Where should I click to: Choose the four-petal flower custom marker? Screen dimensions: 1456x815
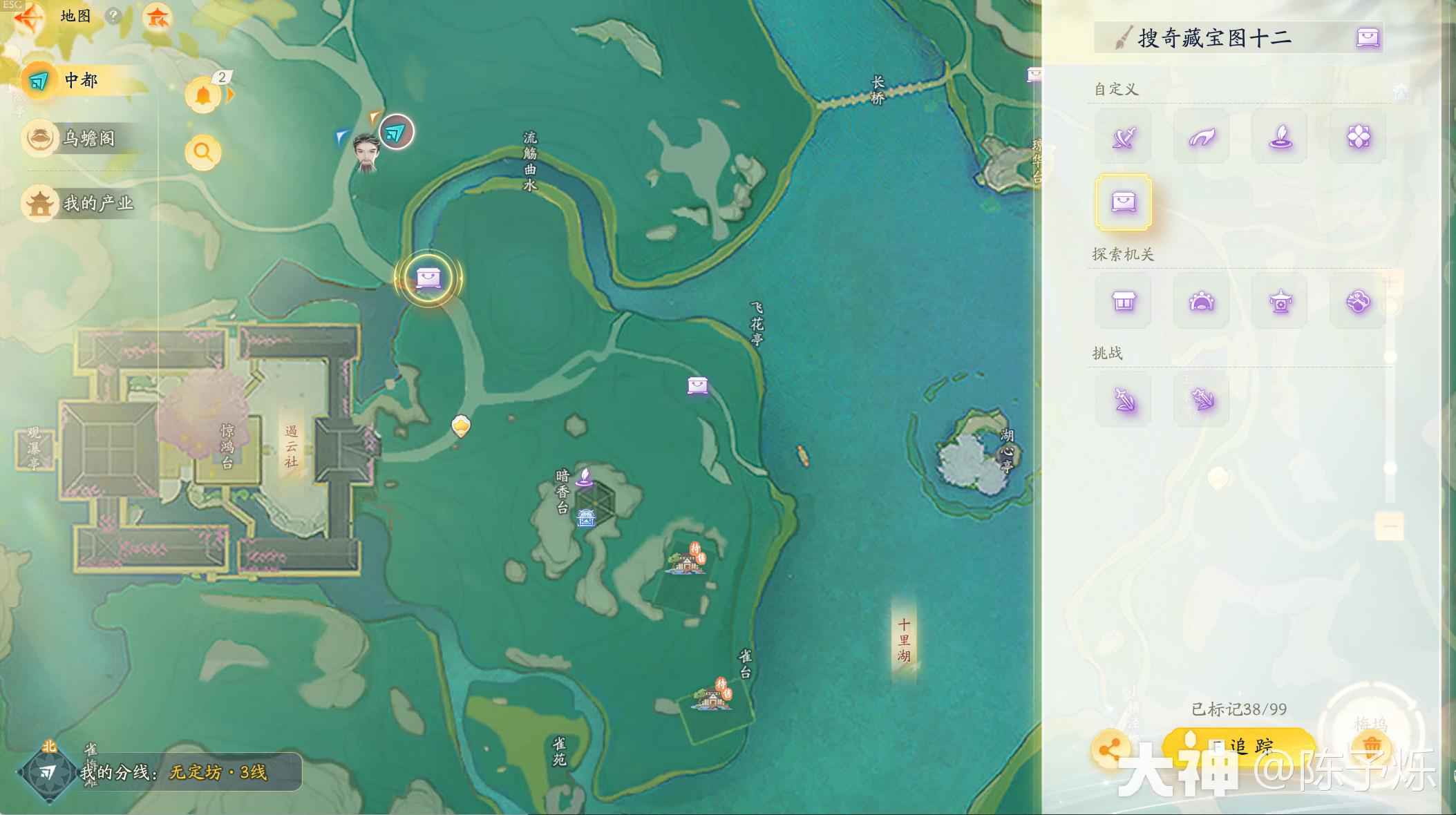click(1358, 137)
